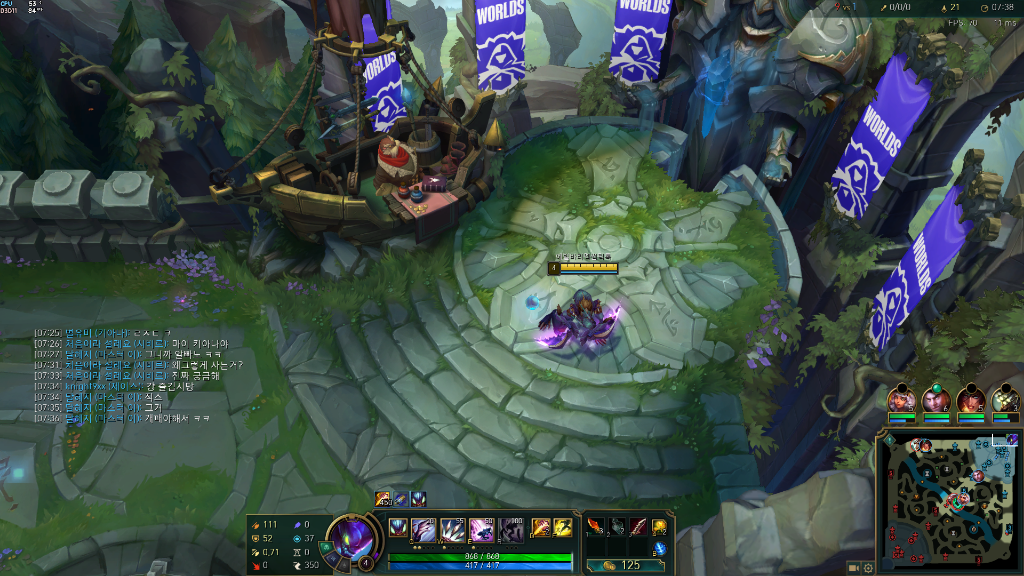This screenshot has height=576, width=1024.
Task: Select the passive ability icon
Action: tap(398, 527)
